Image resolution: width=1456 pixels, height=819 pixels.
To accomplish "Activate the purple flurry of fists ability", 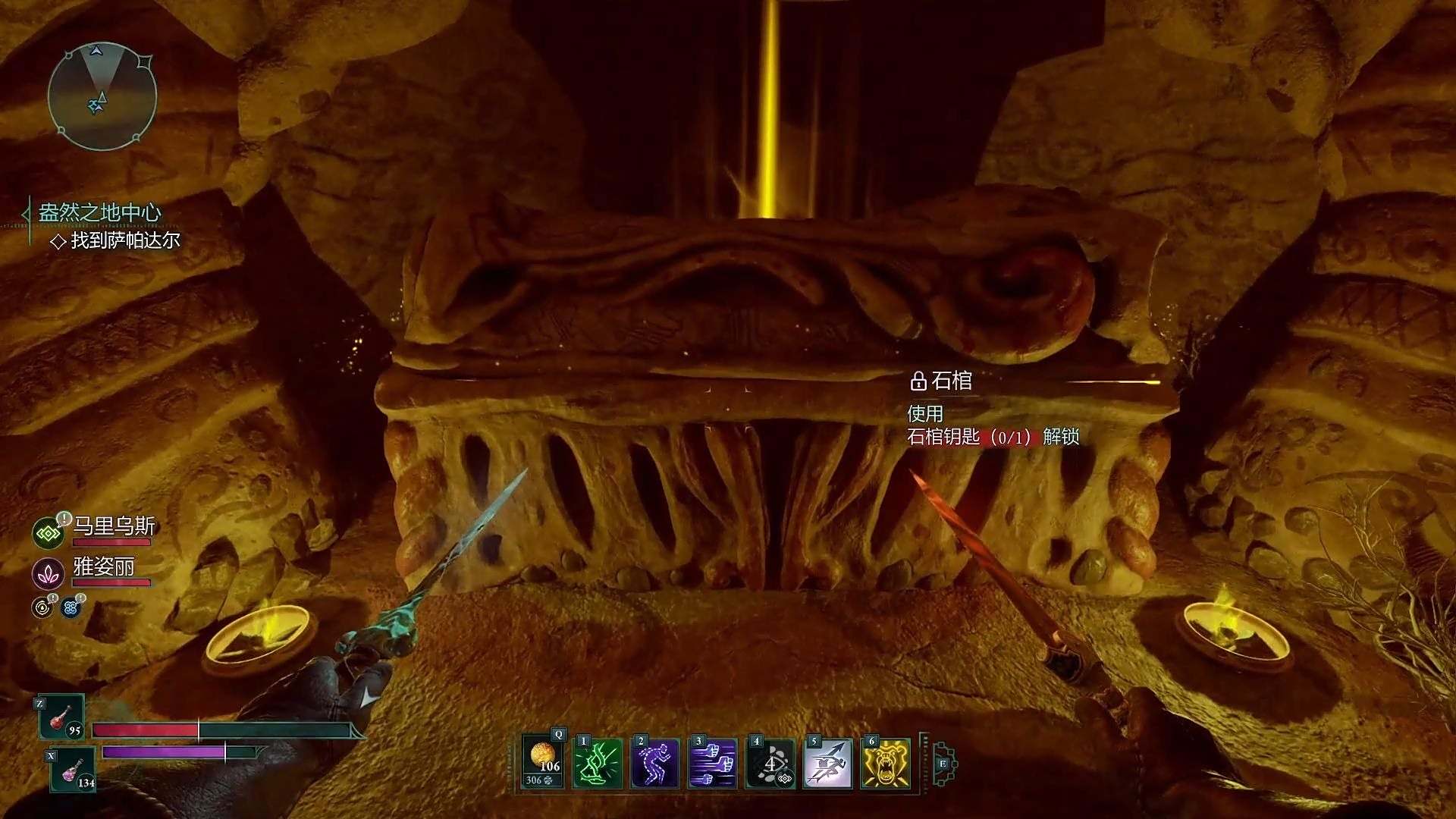I will coord(713,763).
